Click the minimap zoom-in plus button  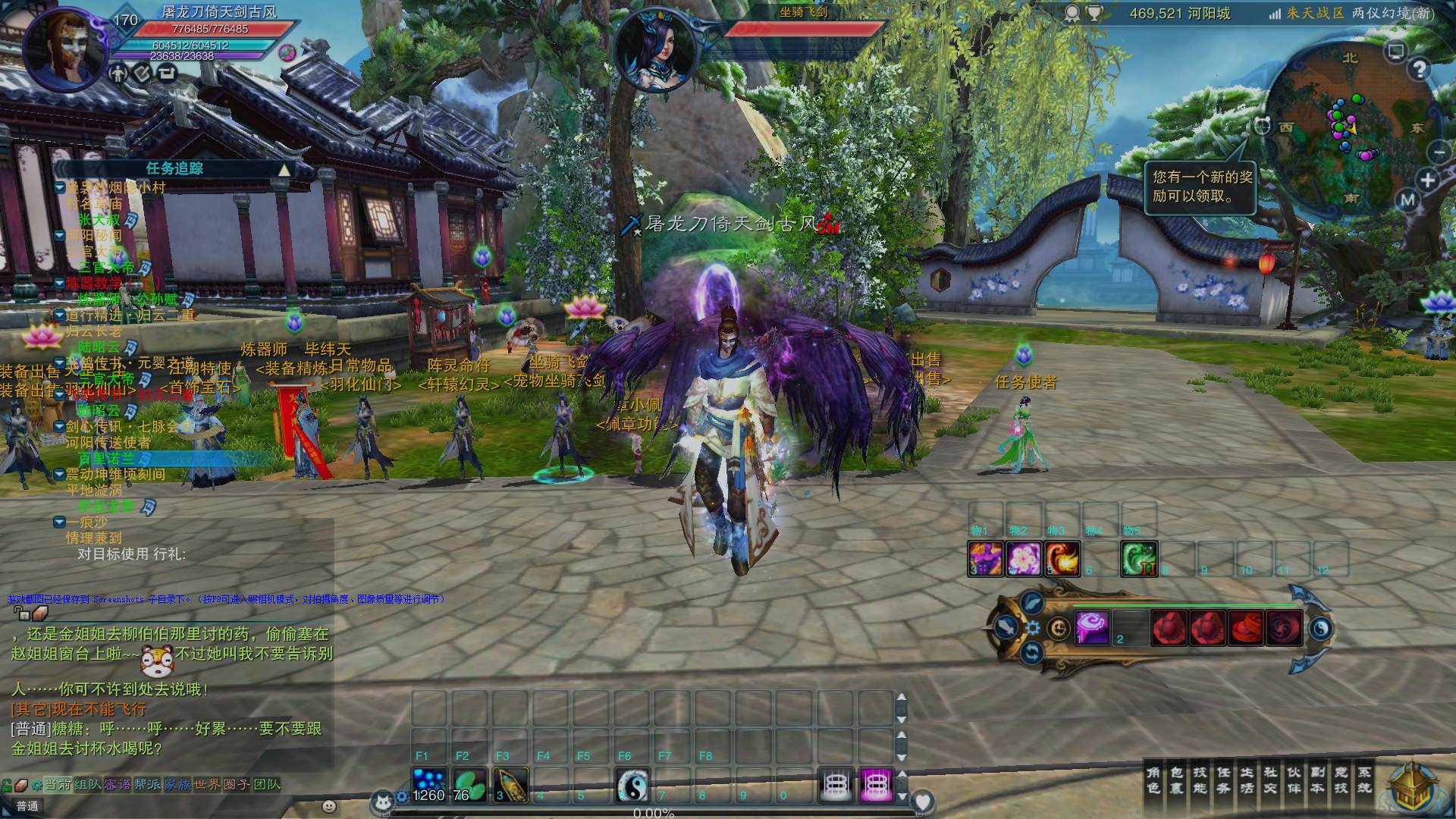coord(1428,180)
